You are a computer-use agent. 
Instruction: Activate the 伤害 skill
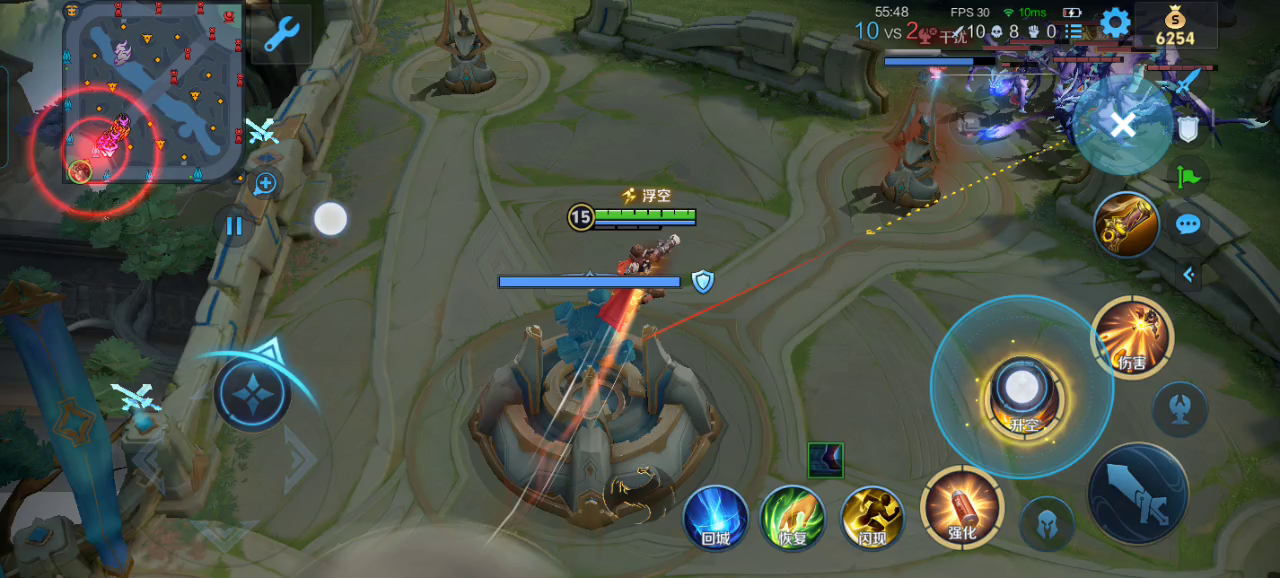[1132, 337]
